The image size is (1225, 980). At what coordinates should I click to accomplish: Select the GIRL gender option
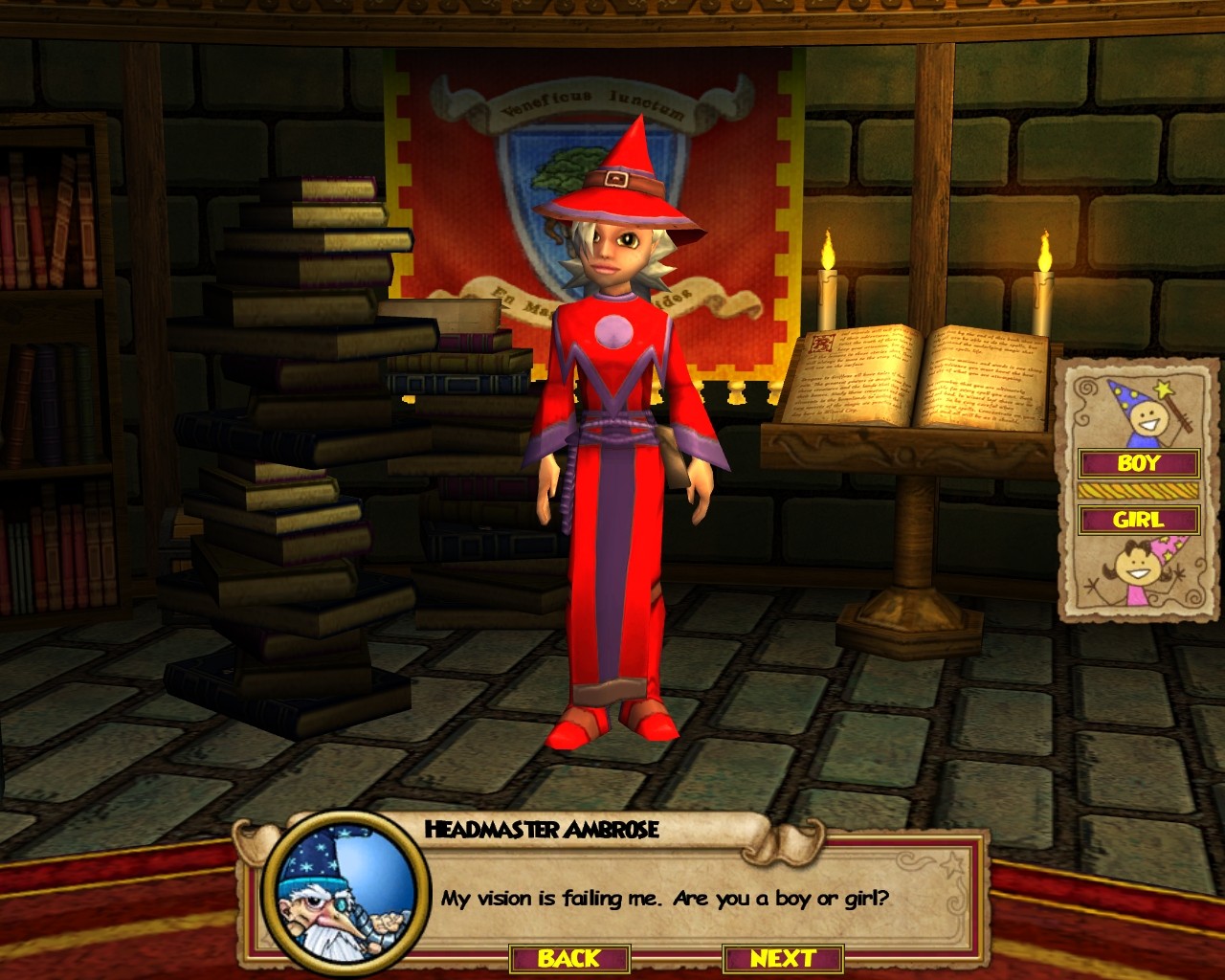pos(1139,521)
